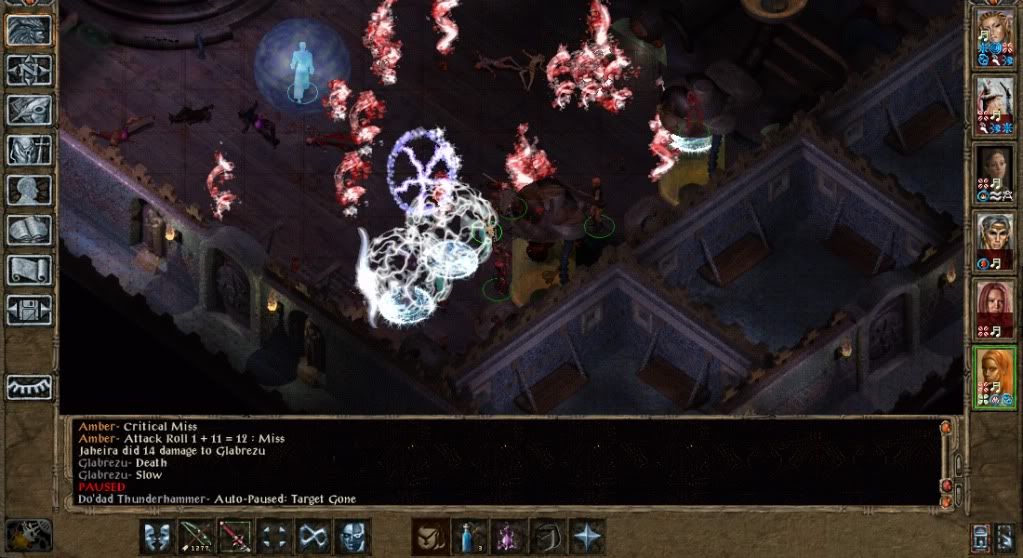Open the priest scroll
Image resolution: width=1023 pixels, height=558 pixels.
(x=29, y=269)
